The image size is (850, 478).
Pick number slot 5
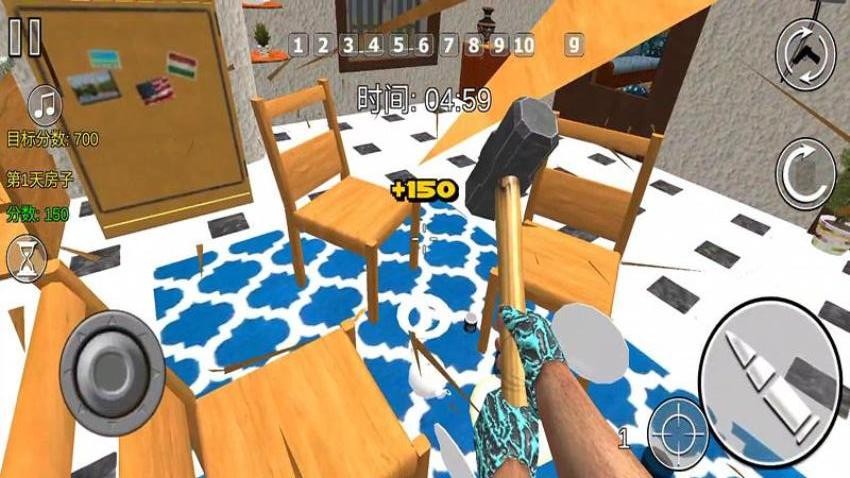point(398,45)
